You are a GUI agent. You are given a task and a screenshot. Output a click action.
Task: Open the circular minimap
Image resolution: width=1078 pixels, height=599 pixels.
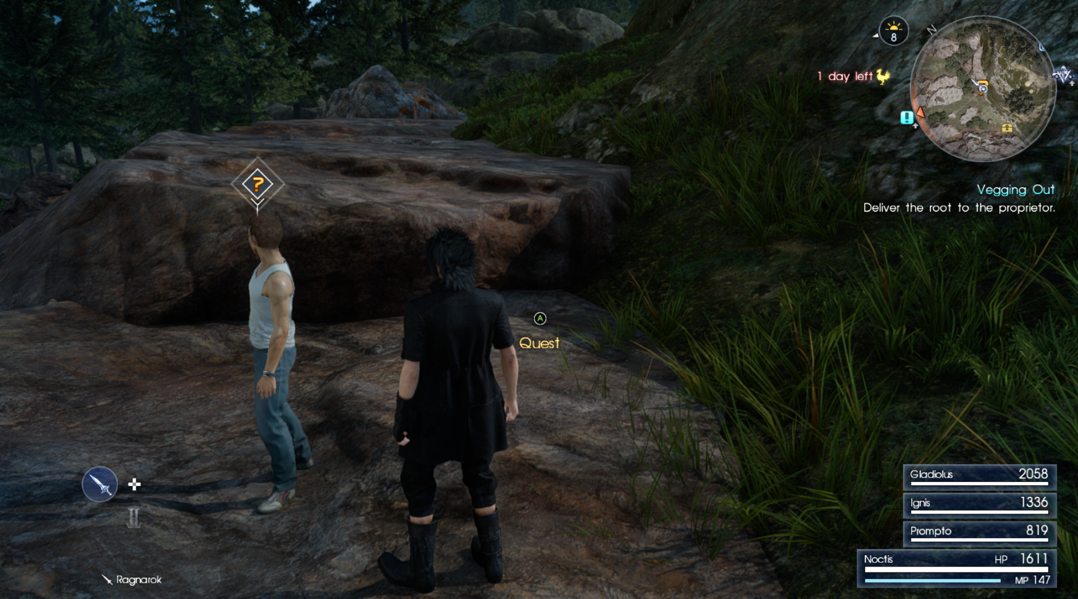pyautogui.click(x=983, y=88)
